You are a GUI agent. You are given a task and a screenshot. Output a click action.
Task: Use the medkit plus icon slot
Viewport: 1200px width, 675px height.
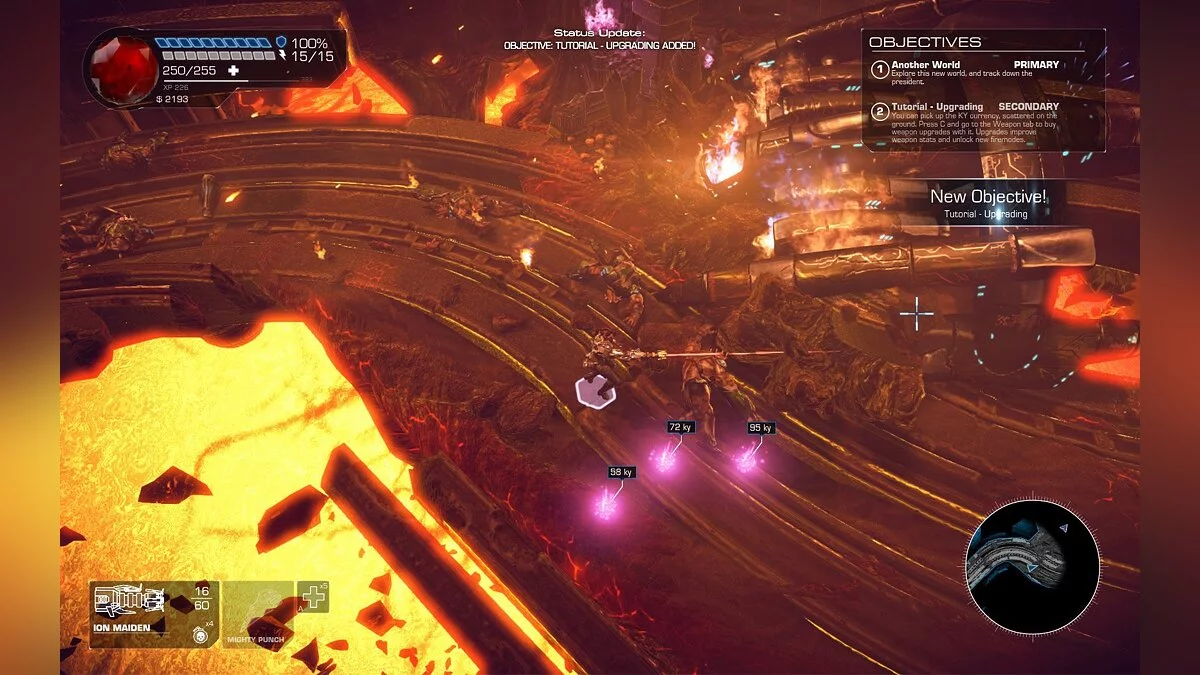pyautogui.click(x=314, y=597)
